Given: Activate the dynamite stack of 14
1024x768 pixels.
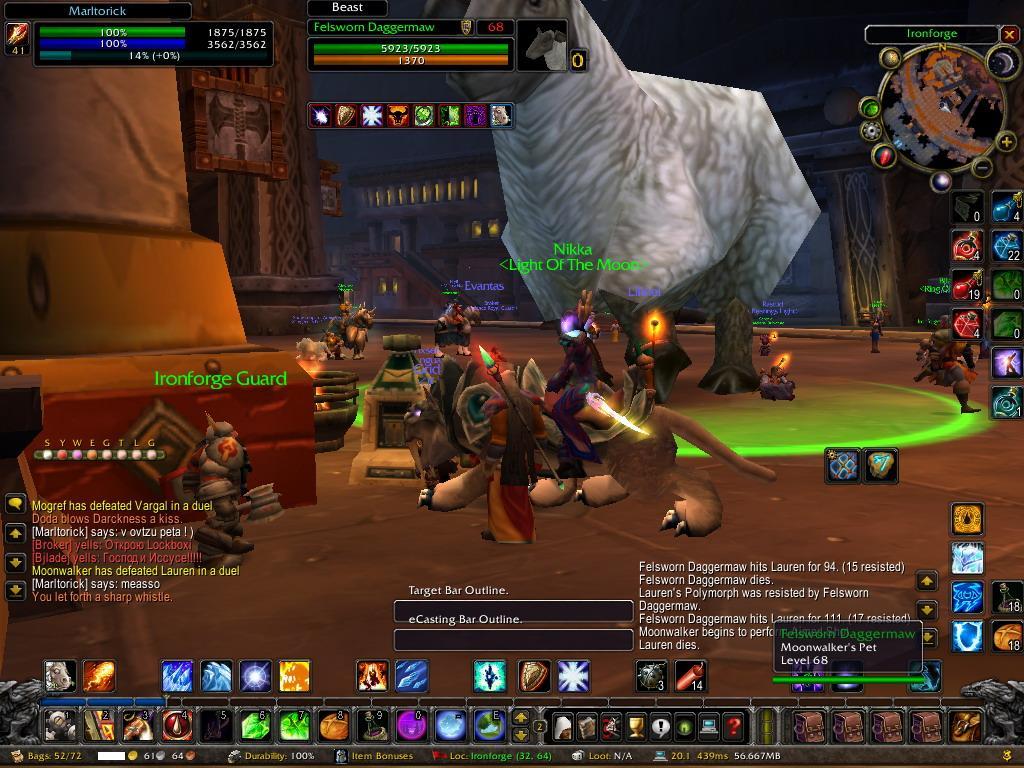Looking at the screenshot, I should (690, 677).
